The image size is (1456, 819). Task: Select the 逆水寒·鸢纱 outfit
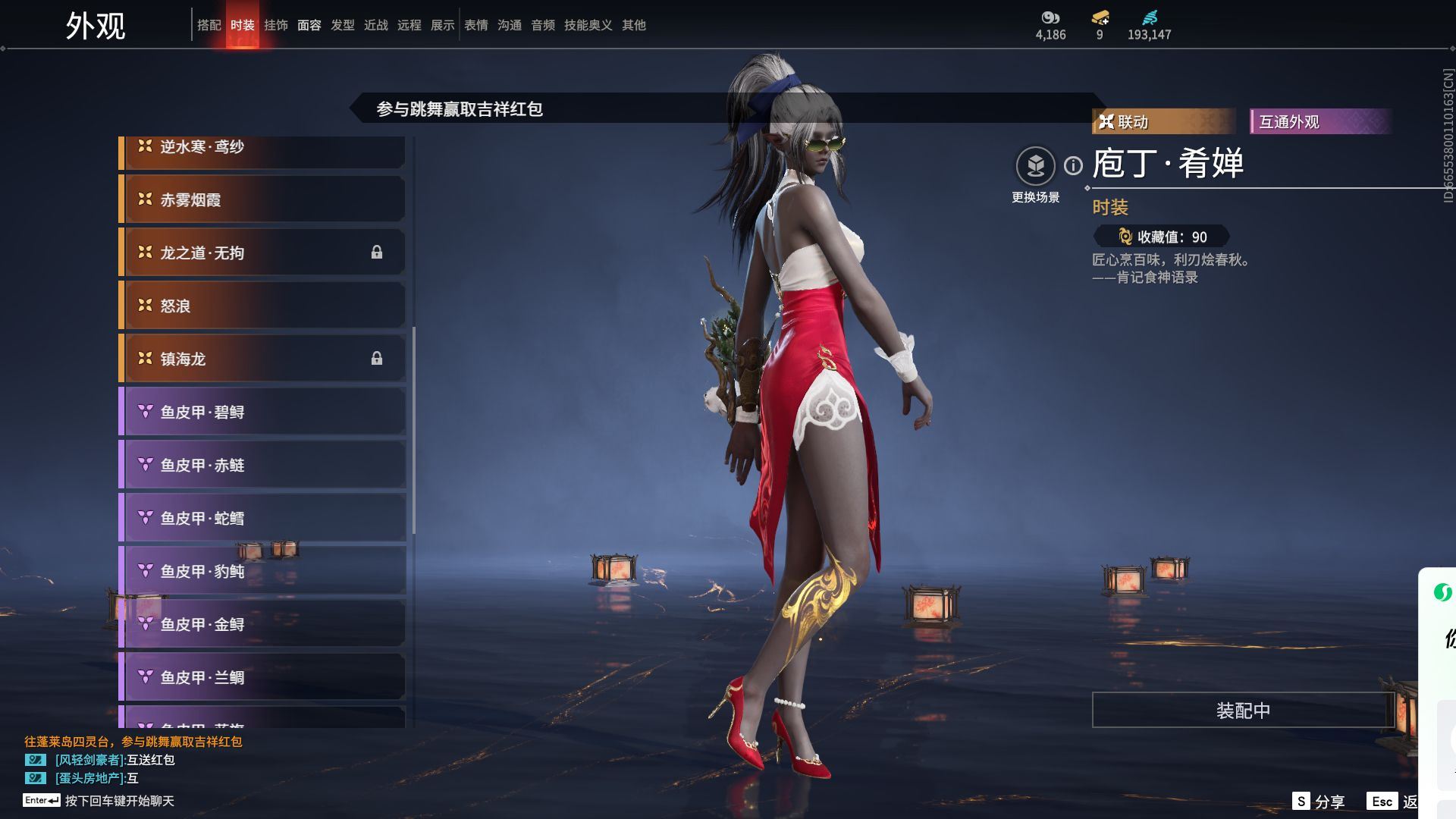click(x=262, y=150)
